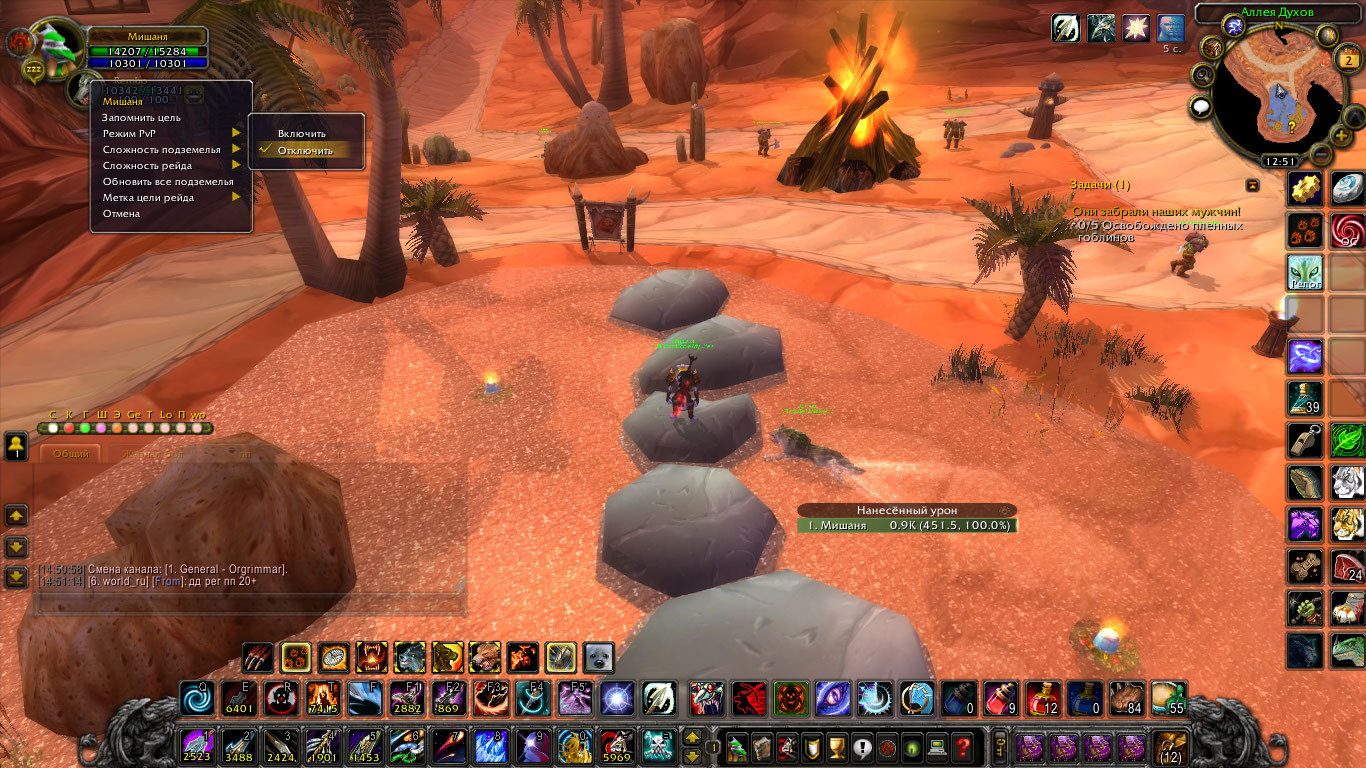
Task: Choose "Включить" in the PvP submenu
Action: pyautogui.click(x=302, y=133)
